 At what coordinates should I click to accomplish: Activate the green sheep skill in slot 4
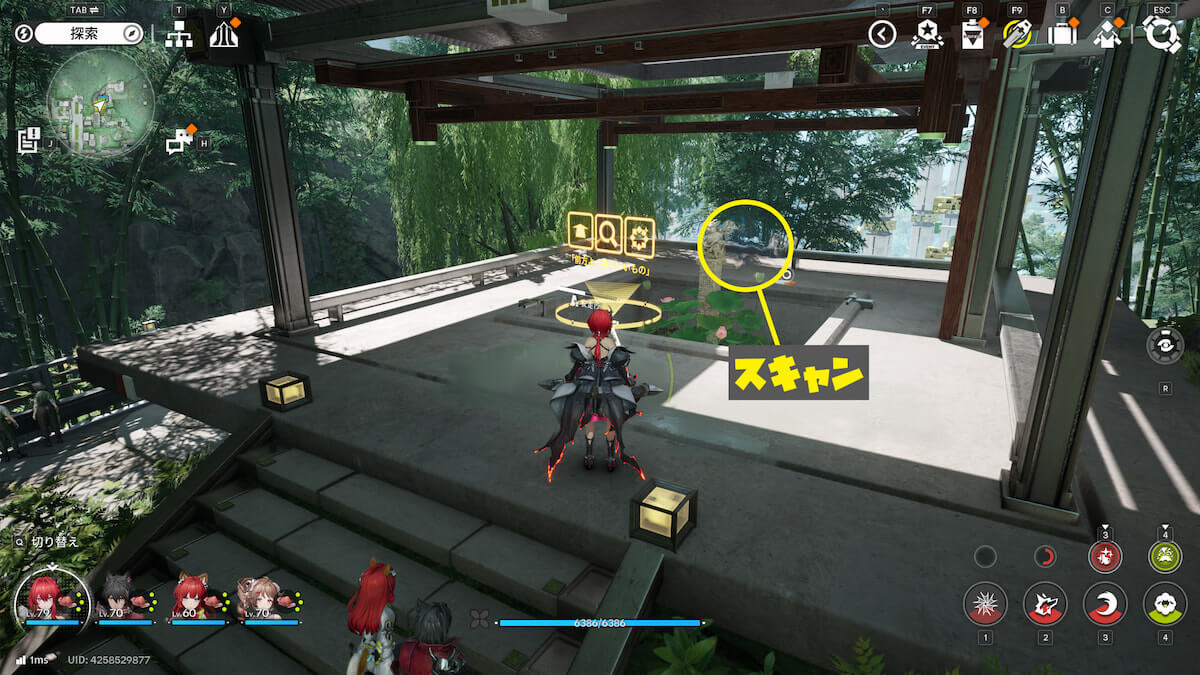[1165, 605]
